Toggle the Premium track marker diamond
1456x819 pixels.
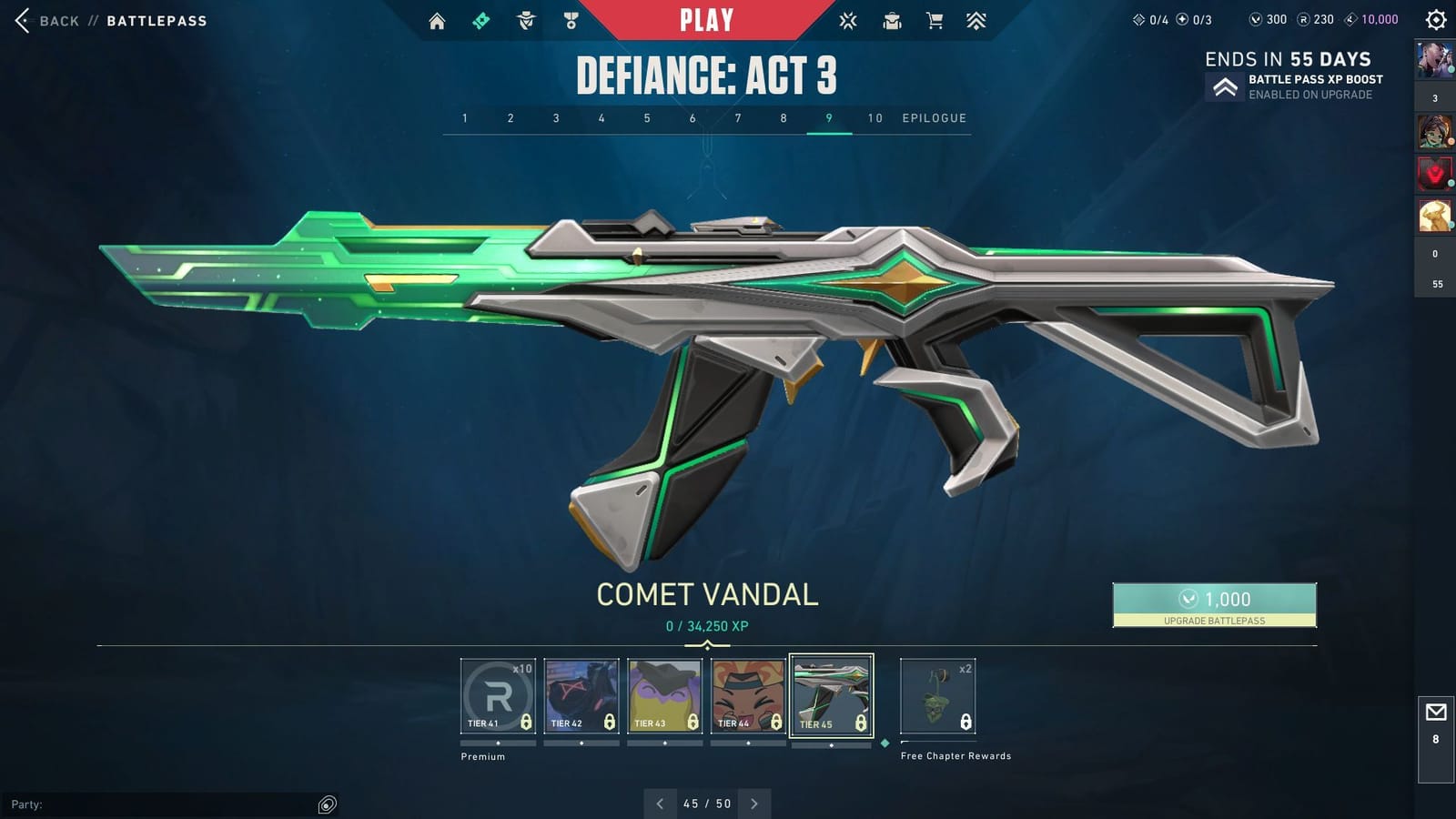pyautogui.click(x=884, y=743)
